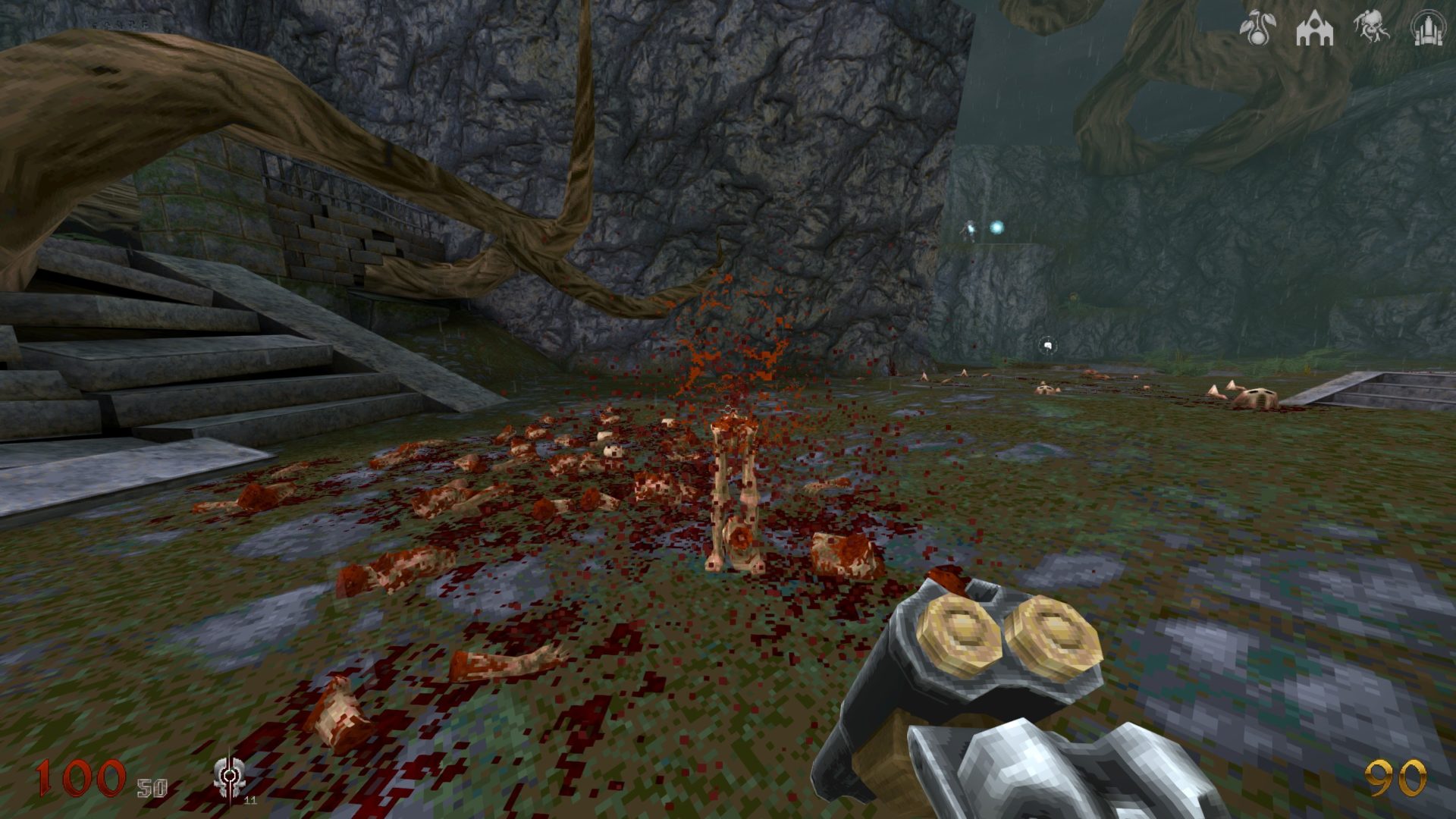This screenshot has height=819, width=1456.
Task: Click the tentacled skull icon
Action: point(1371,28)
